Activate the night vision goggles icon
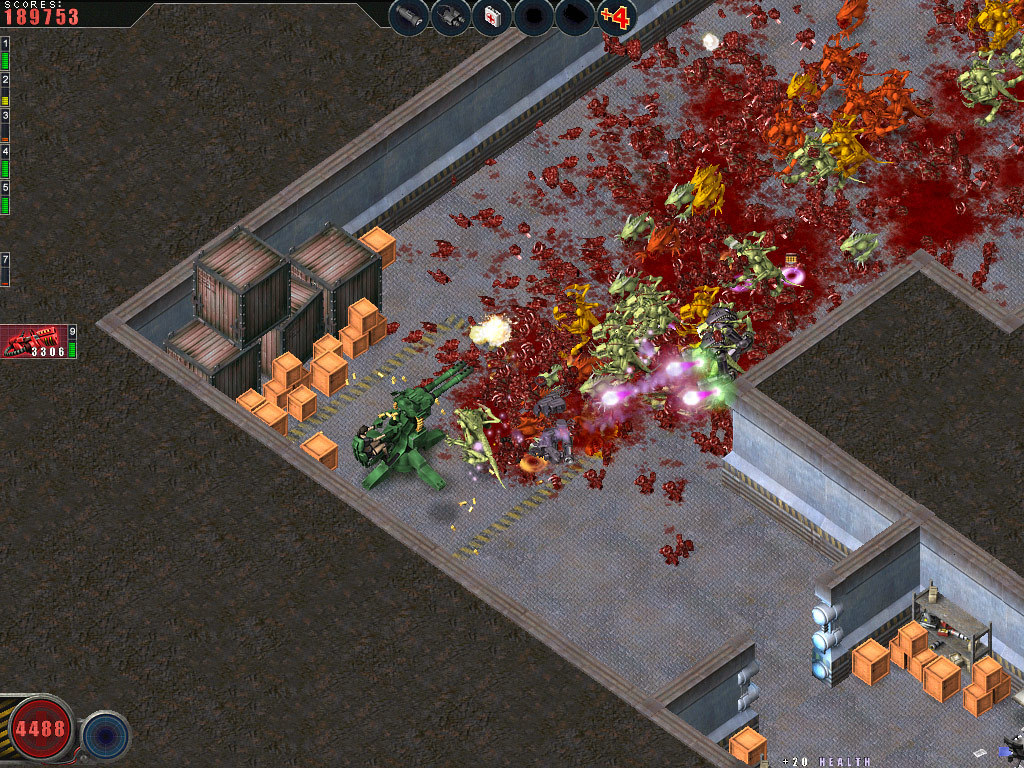 click(x=450, y=16)
